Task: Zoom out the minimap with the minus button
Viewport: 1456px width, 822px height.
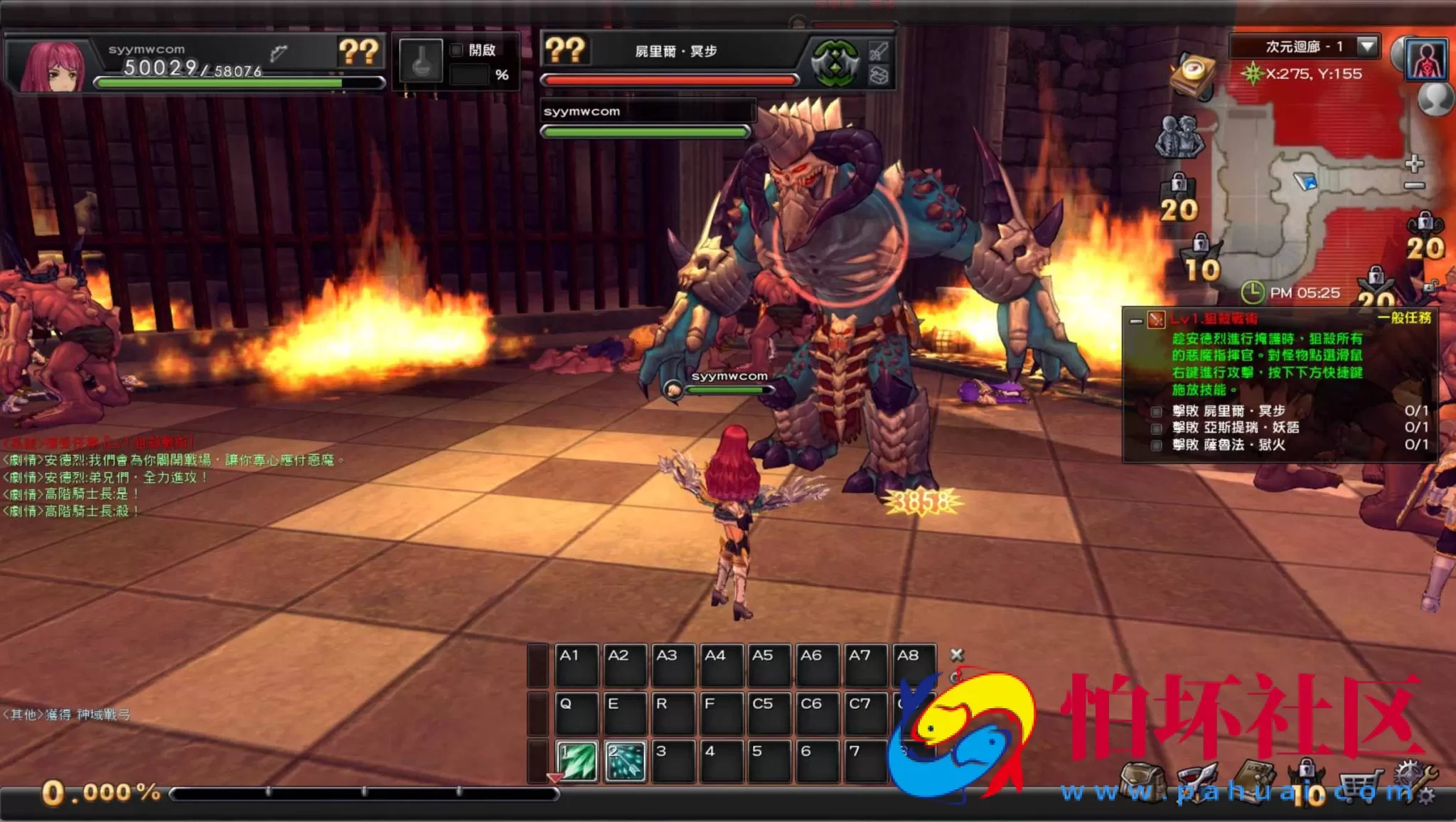Action: (1414, 186)
